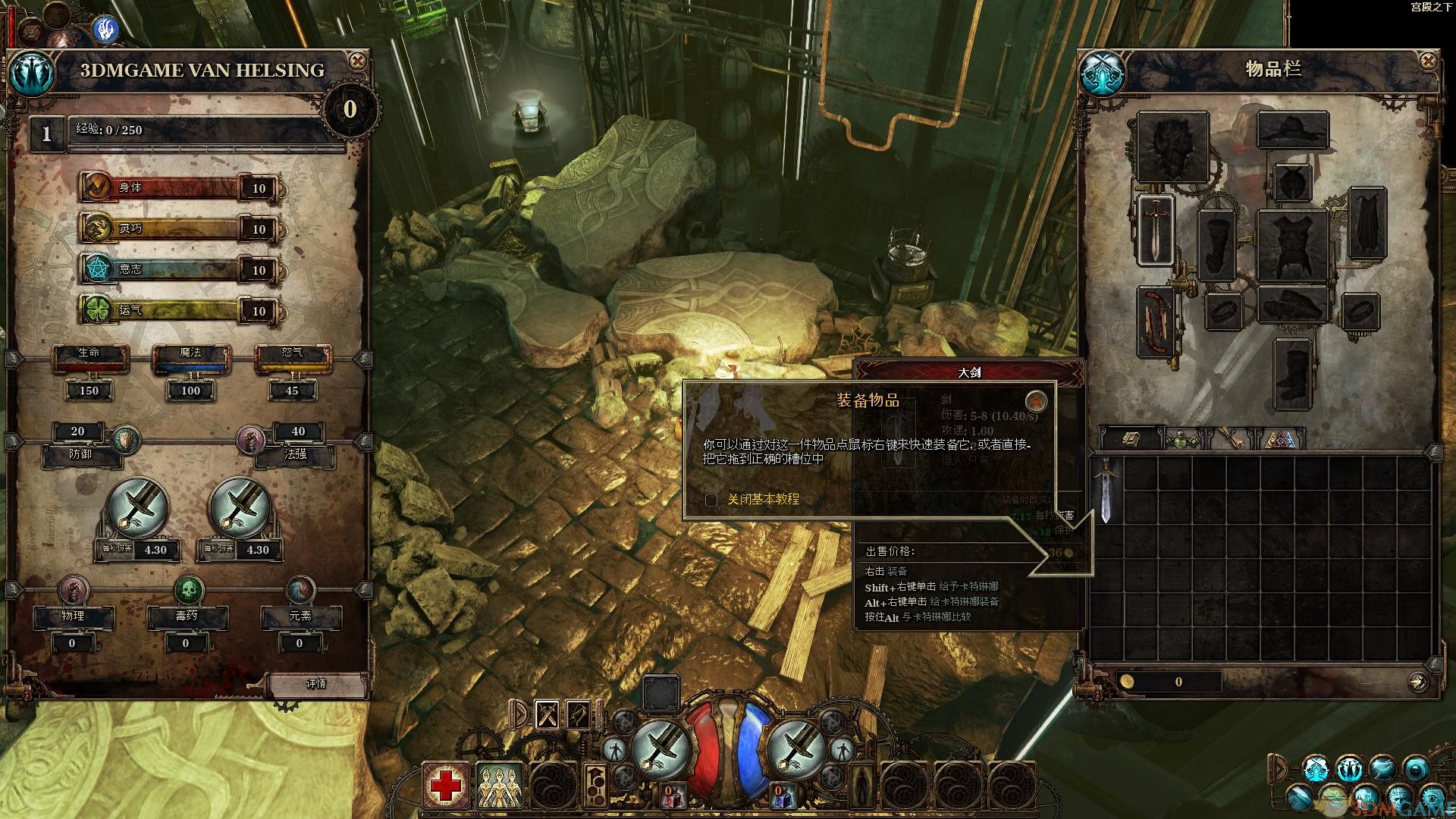The image size is (1456, 819).
Task: Tick the 关闭基本教程 checkbox
Action: 711,500
